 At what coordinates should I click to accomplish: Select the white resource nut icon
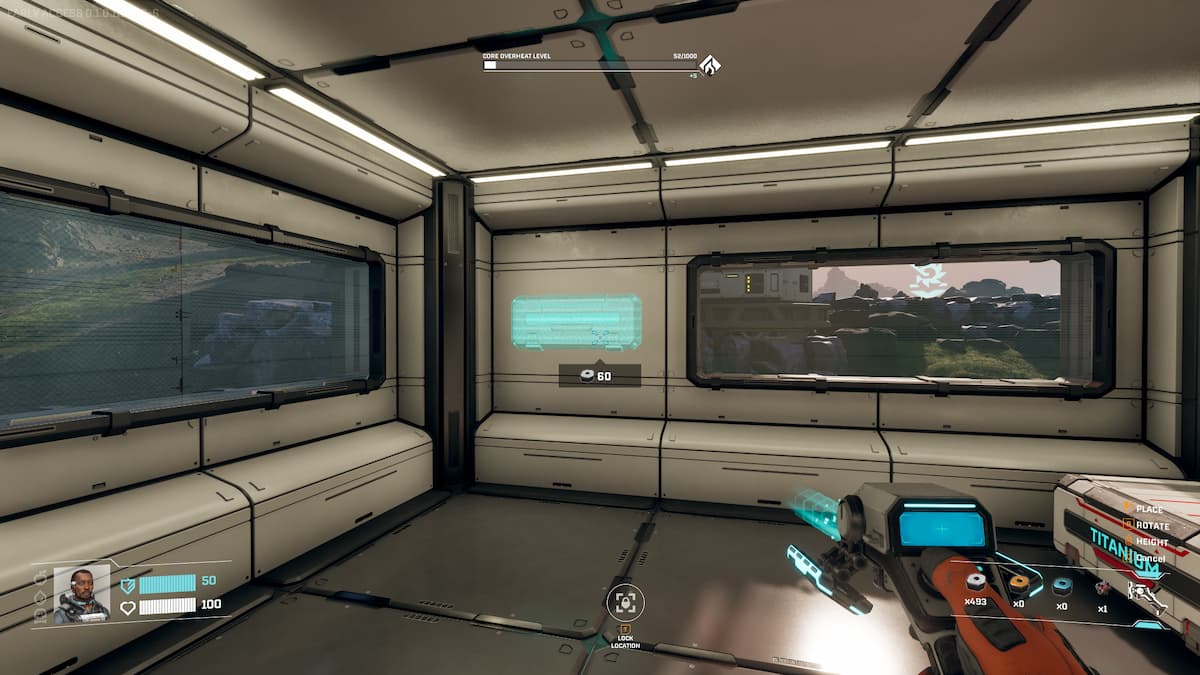coord(976,581)
